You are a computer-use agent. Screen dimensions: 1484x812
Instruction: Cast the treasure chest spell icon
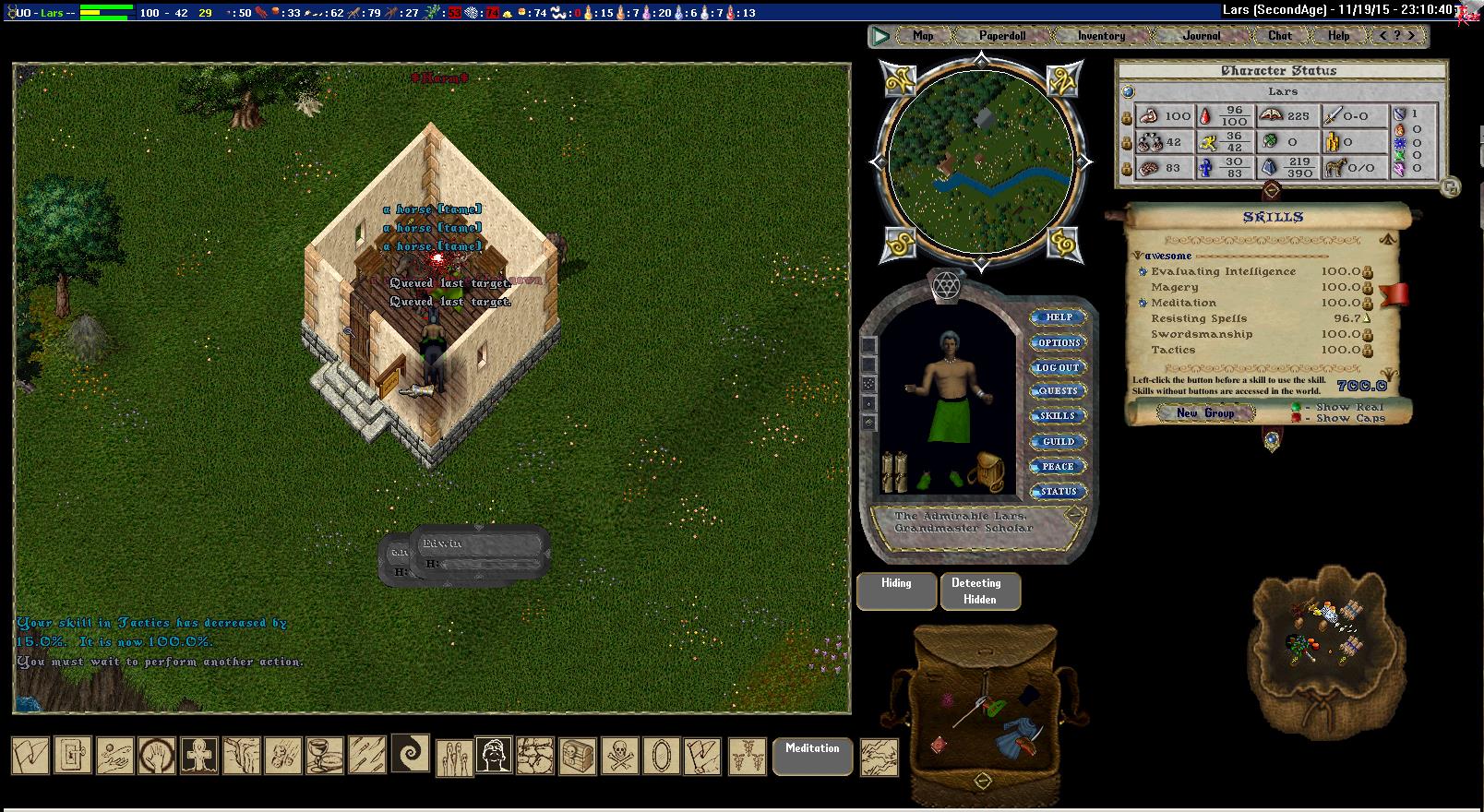click(576, 756)
